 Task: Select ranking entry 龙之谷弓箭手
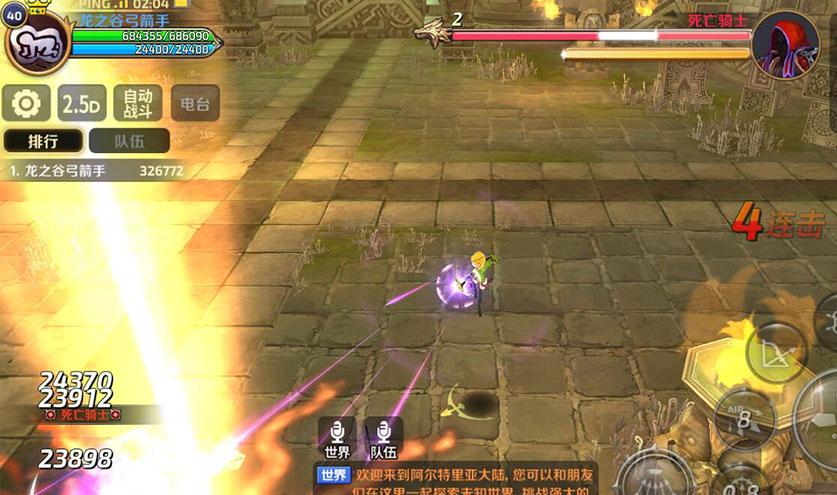click(x=97, y=171)
